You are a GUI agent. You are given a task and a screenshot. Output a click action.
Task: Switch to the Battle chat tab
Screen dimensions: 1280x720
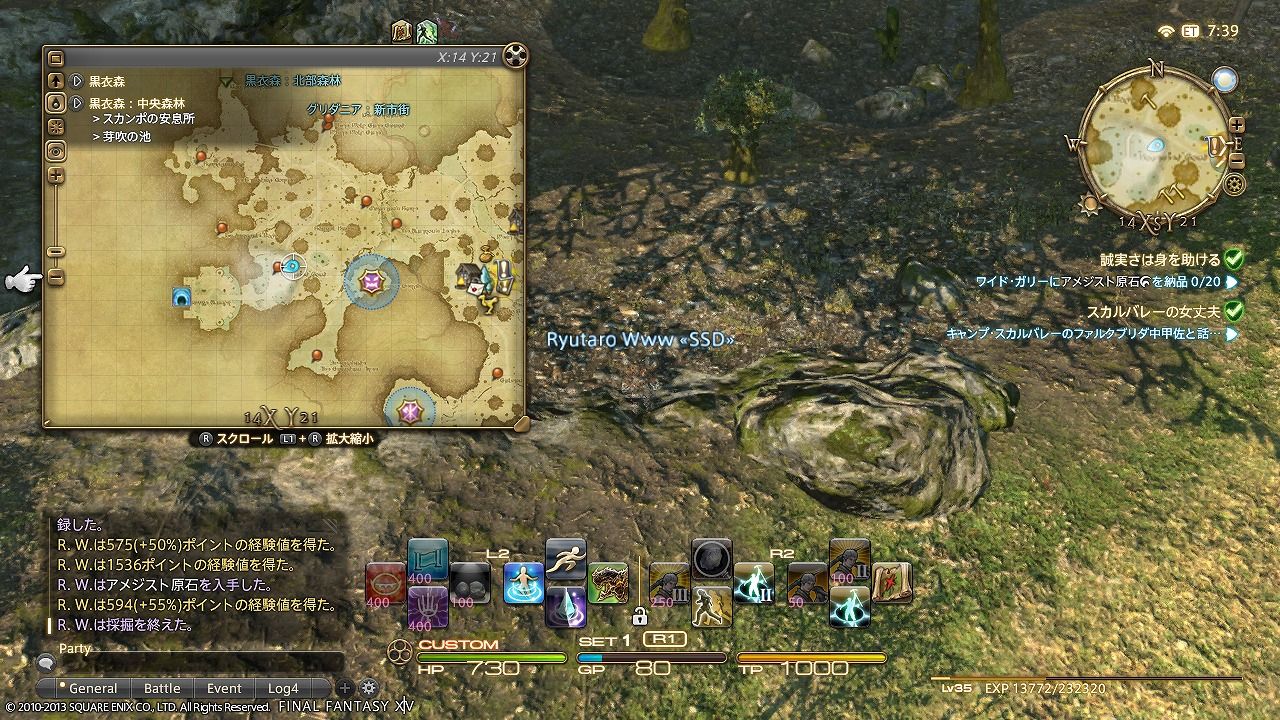(162, 687)
